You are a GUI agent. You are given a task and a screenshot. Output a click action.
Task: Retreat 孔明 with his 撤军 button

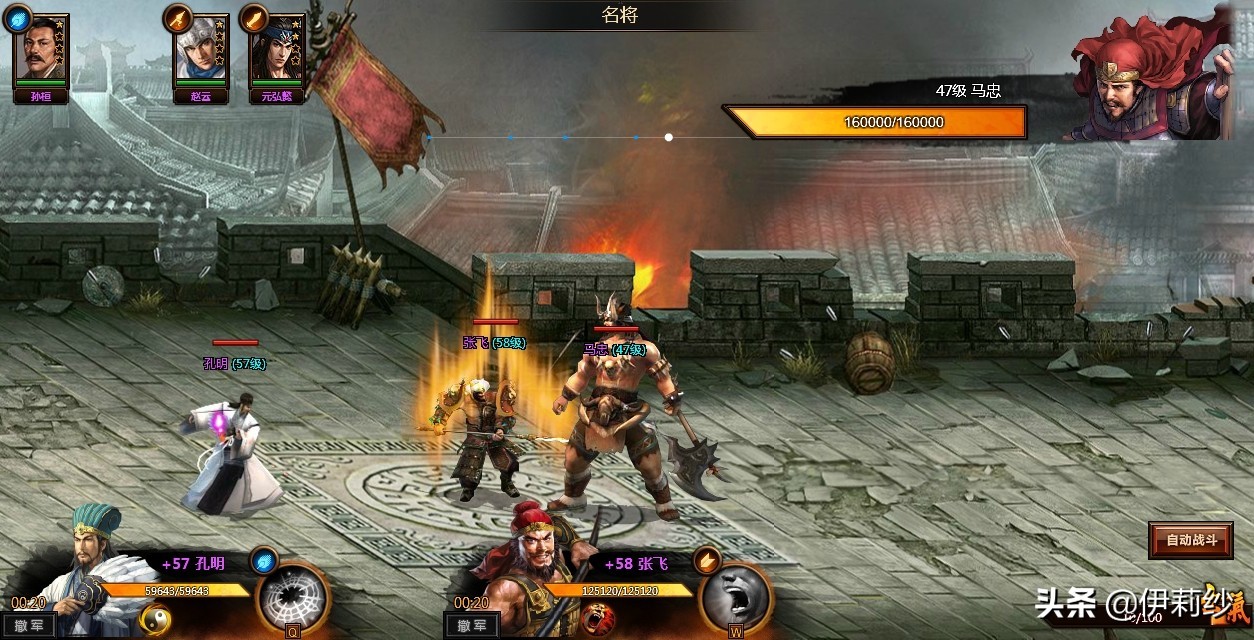[28, 626]
